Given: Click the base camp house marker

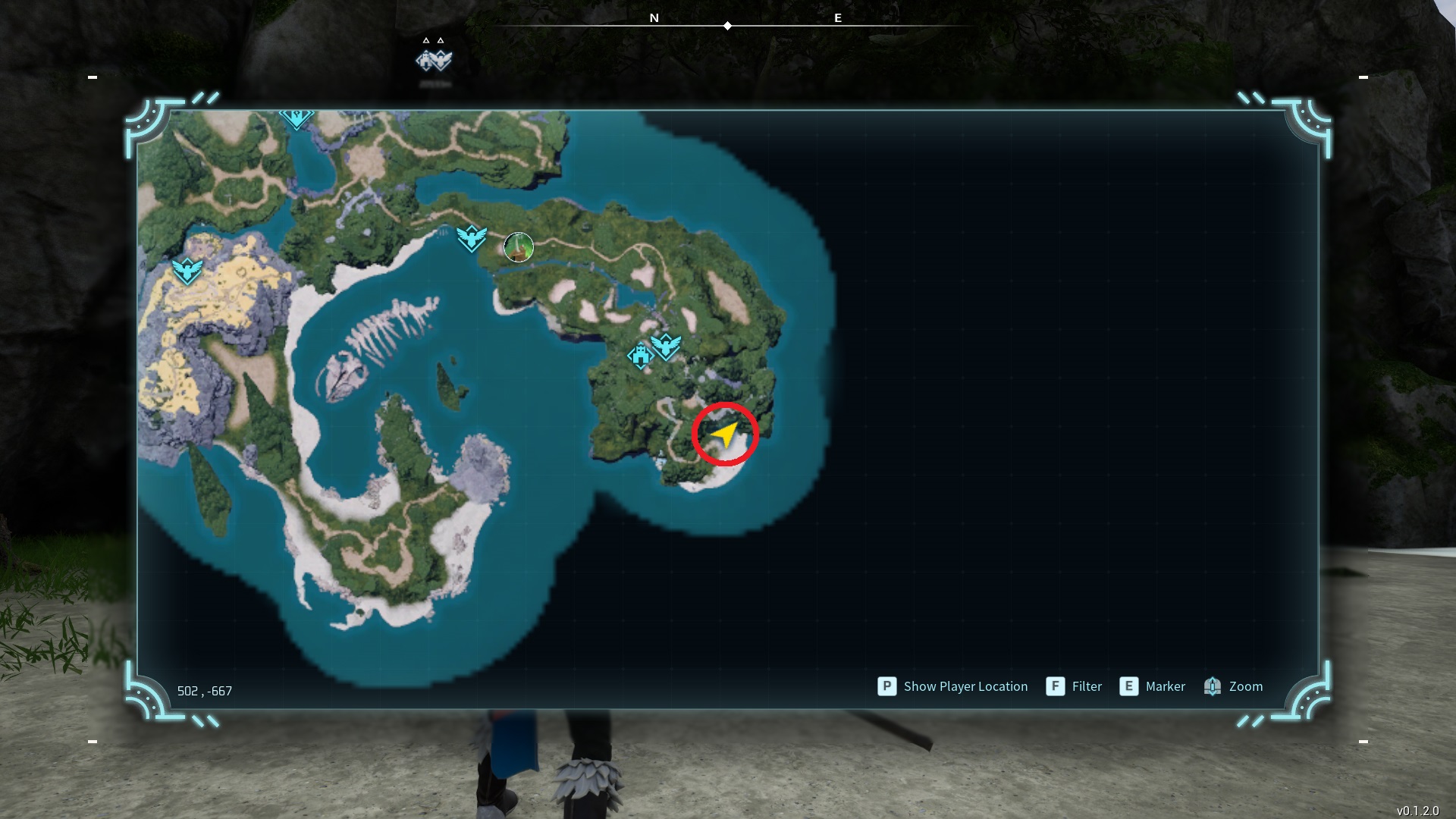Looking at the screenshot, I should point(640,356).
